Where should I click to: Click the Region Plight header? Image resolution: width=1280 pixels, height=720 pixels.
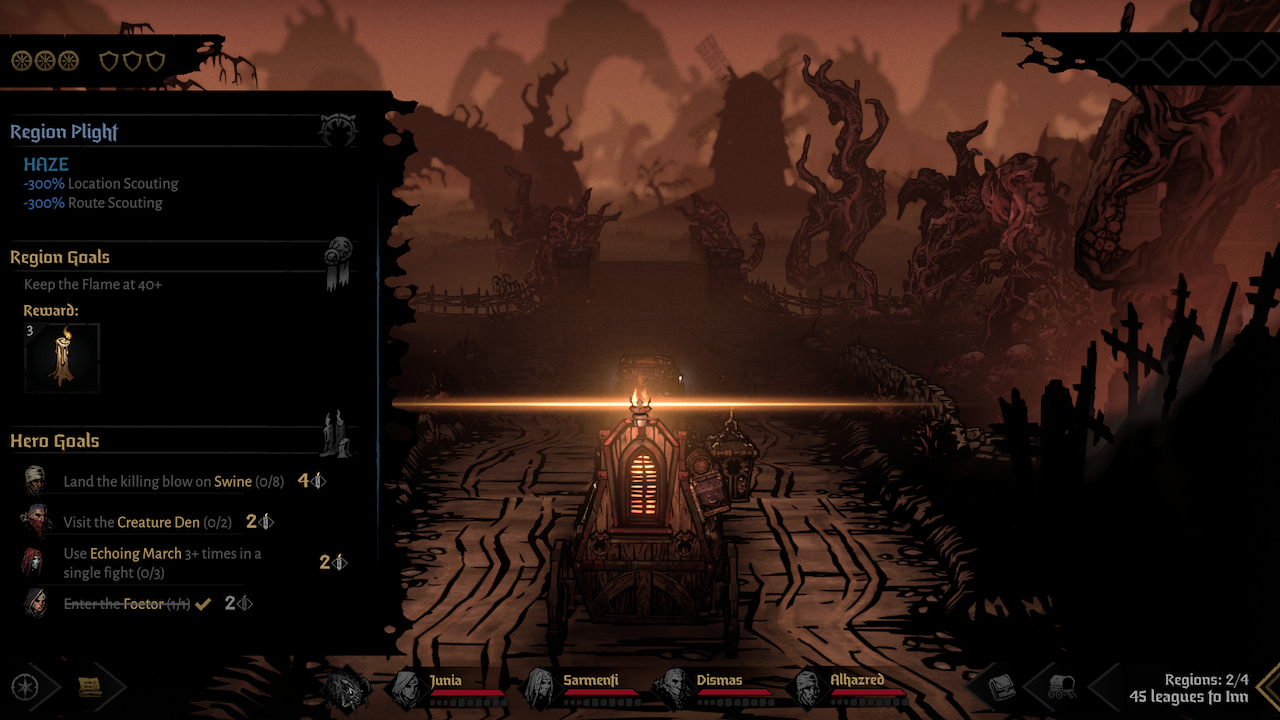click(64, 132)
